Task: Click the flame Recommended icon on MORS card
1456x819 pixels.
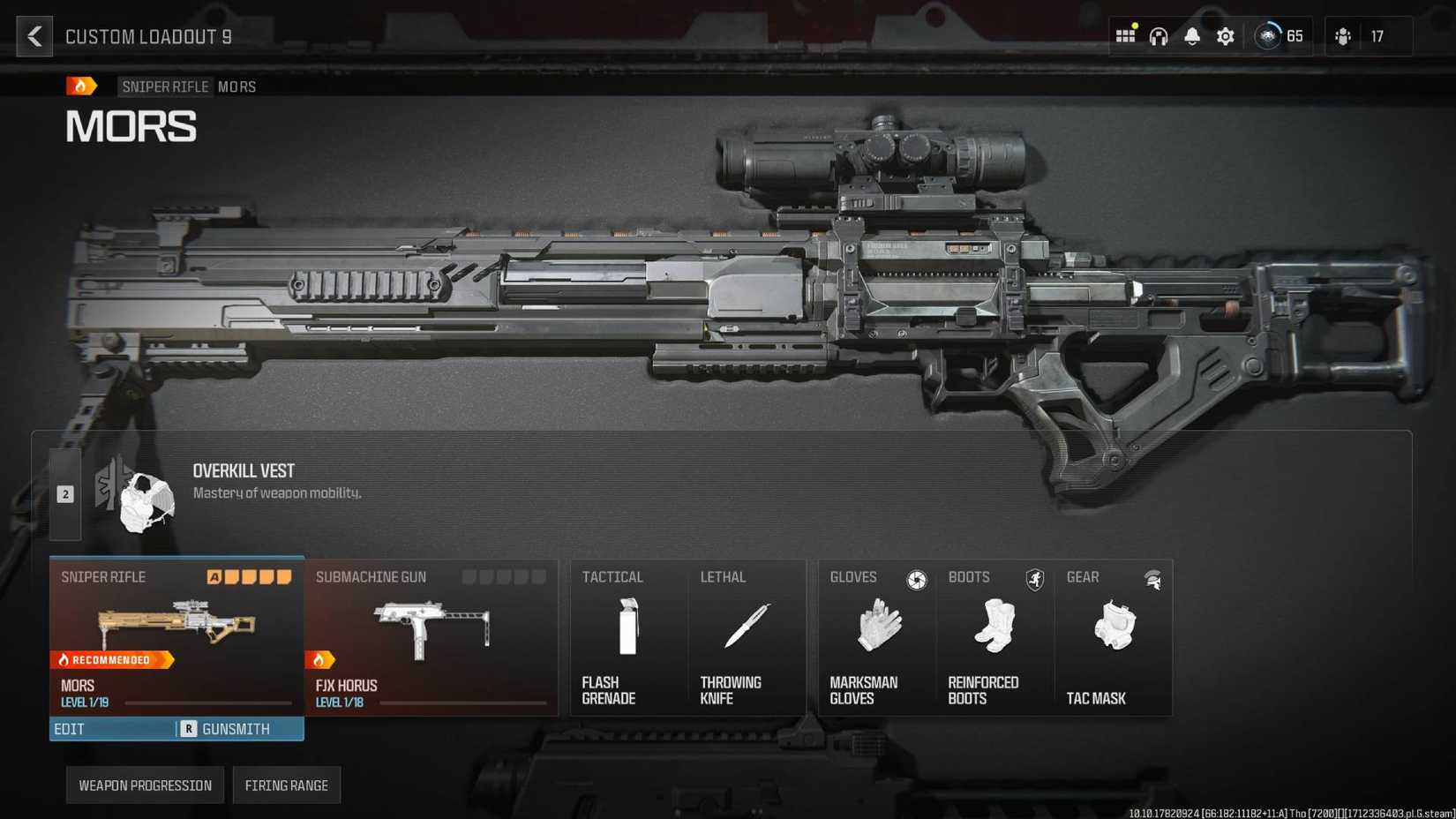Action: (x=64, y=659)
